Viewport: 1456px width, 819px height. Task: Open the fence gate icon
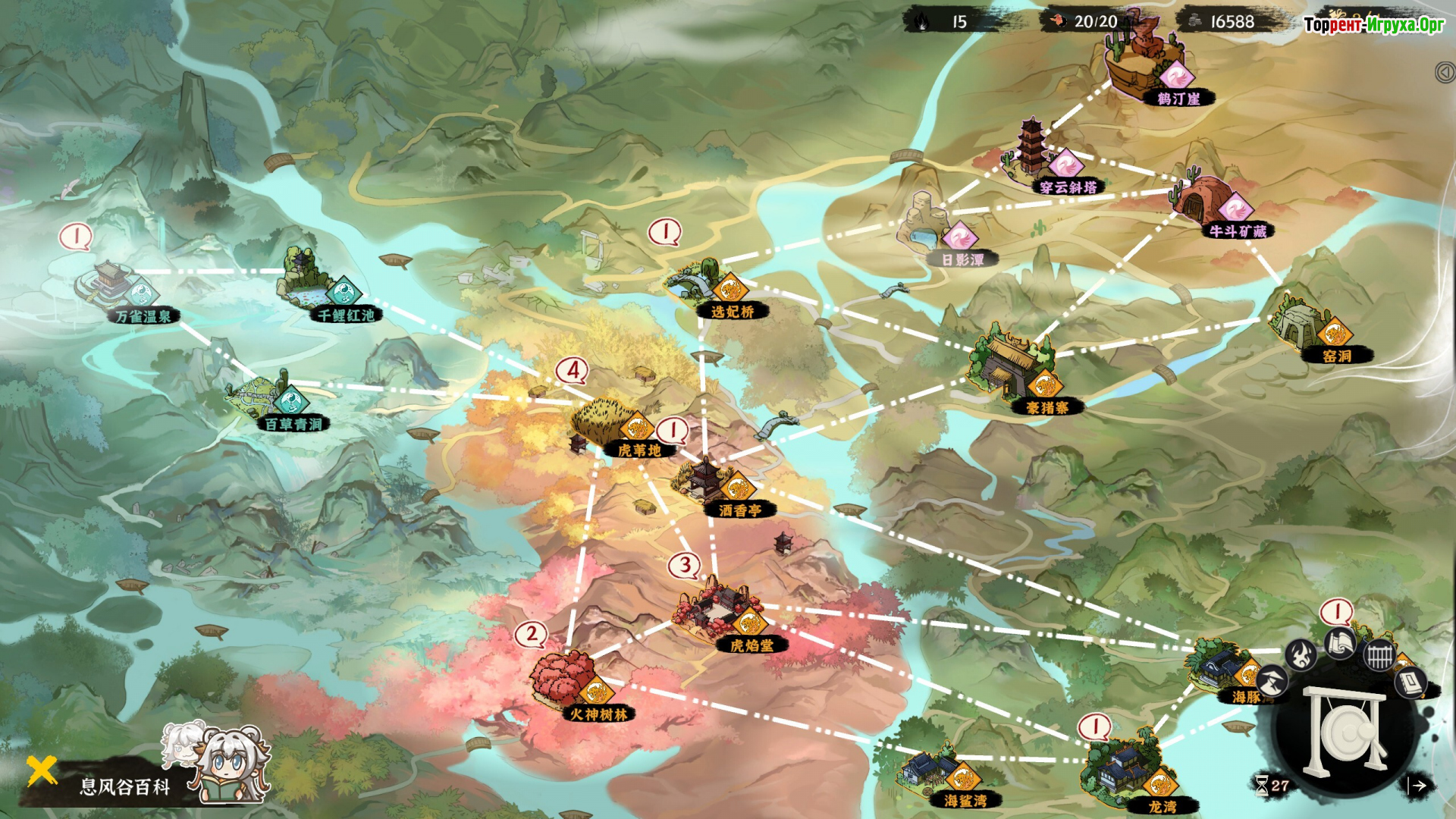(1379, 654)
